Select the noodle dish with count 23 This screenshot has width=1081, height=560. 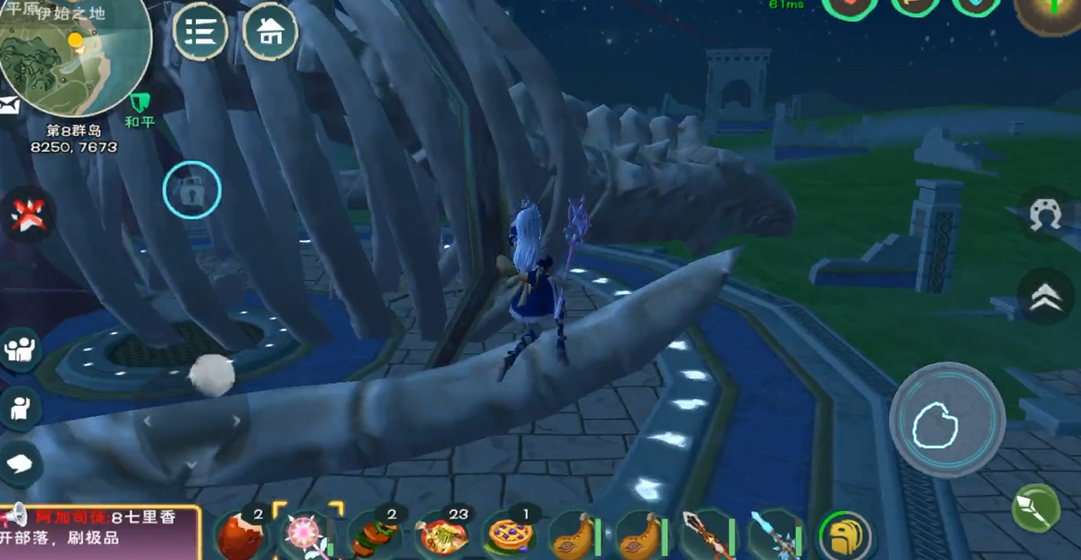(441, 535)
